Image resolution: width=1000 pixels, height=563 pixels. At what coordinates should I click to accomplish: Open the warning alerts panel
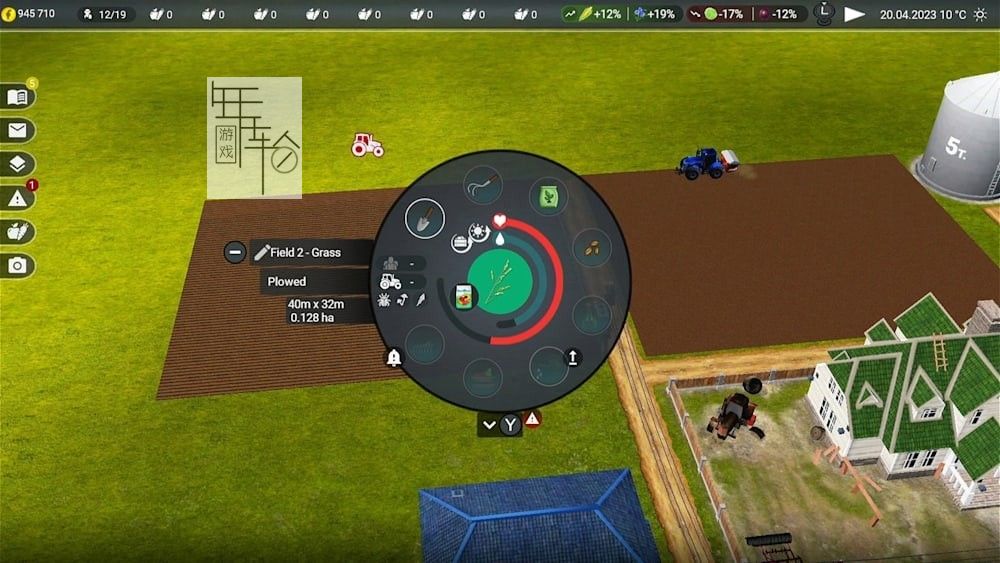pos(18,198)
